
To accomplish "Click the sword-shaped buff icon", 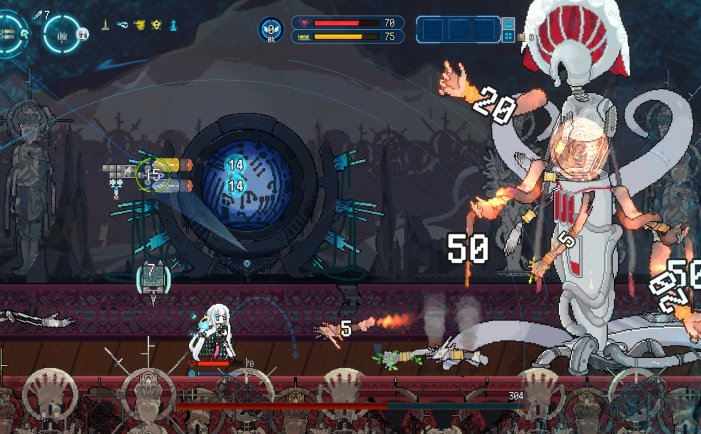I will click(105, 23).
